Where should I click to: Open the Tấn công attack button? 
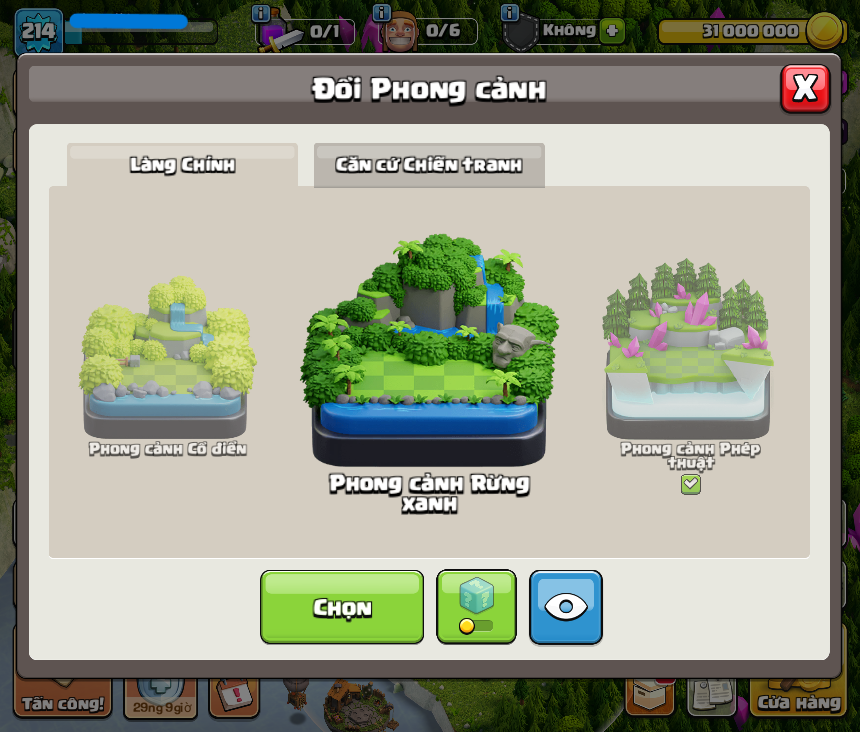(x=62, y=700)
